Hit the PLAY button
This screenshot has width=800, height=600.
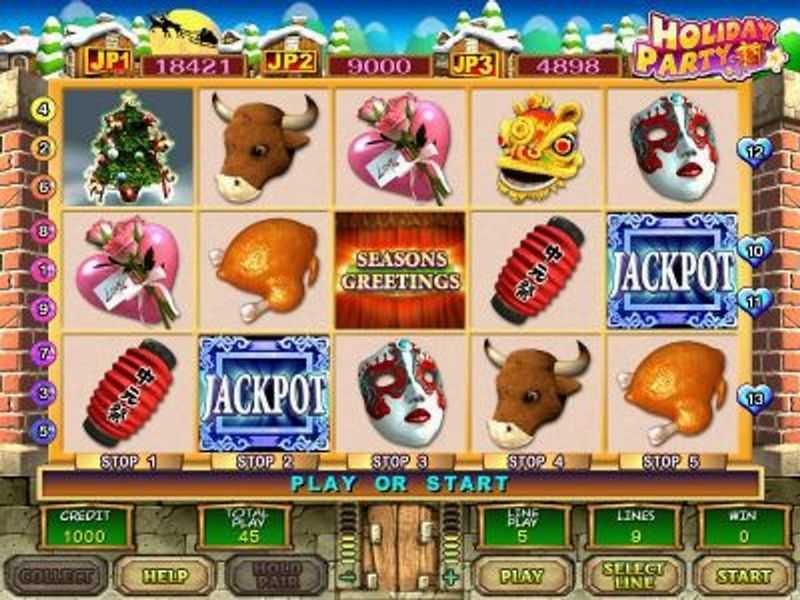(x=522, y=576)
